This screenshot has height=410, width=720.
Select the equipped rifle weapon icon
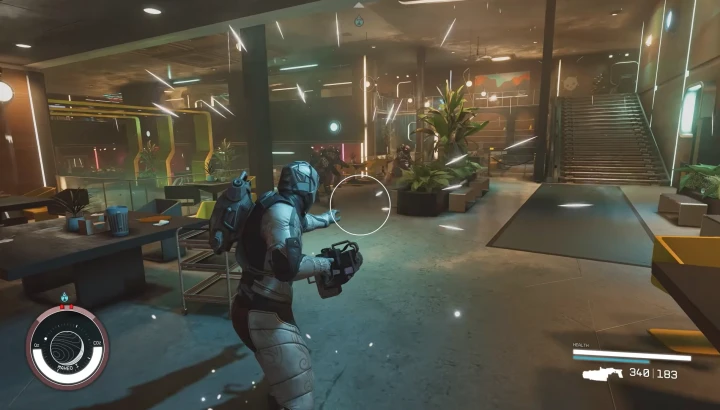click(601, 373)
